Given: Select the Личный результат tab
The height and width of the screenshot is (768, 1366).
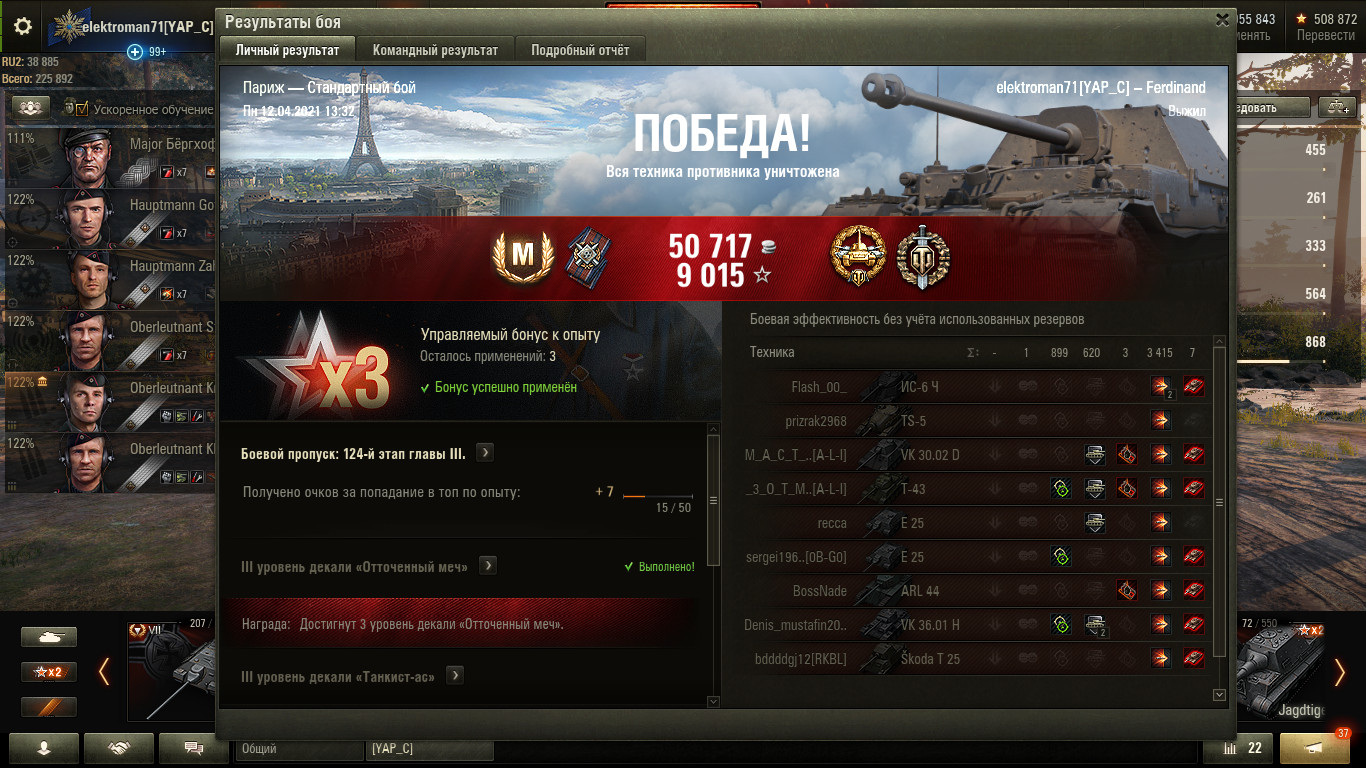Looking at the screenshot, I should coord(287,50).
